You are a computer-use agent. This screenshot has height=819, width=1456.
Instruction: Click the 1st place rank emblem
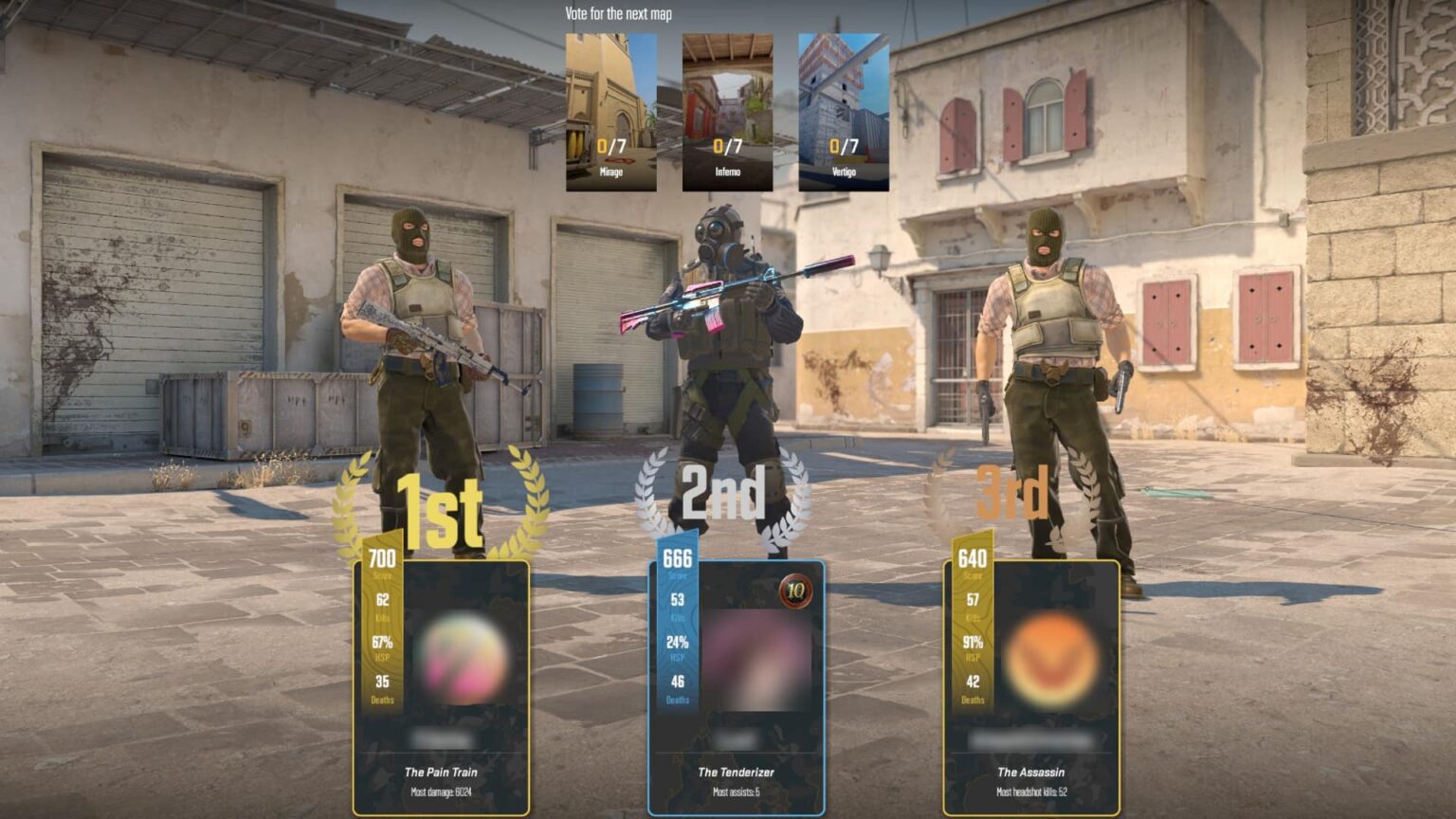click(x=440, y=509)
